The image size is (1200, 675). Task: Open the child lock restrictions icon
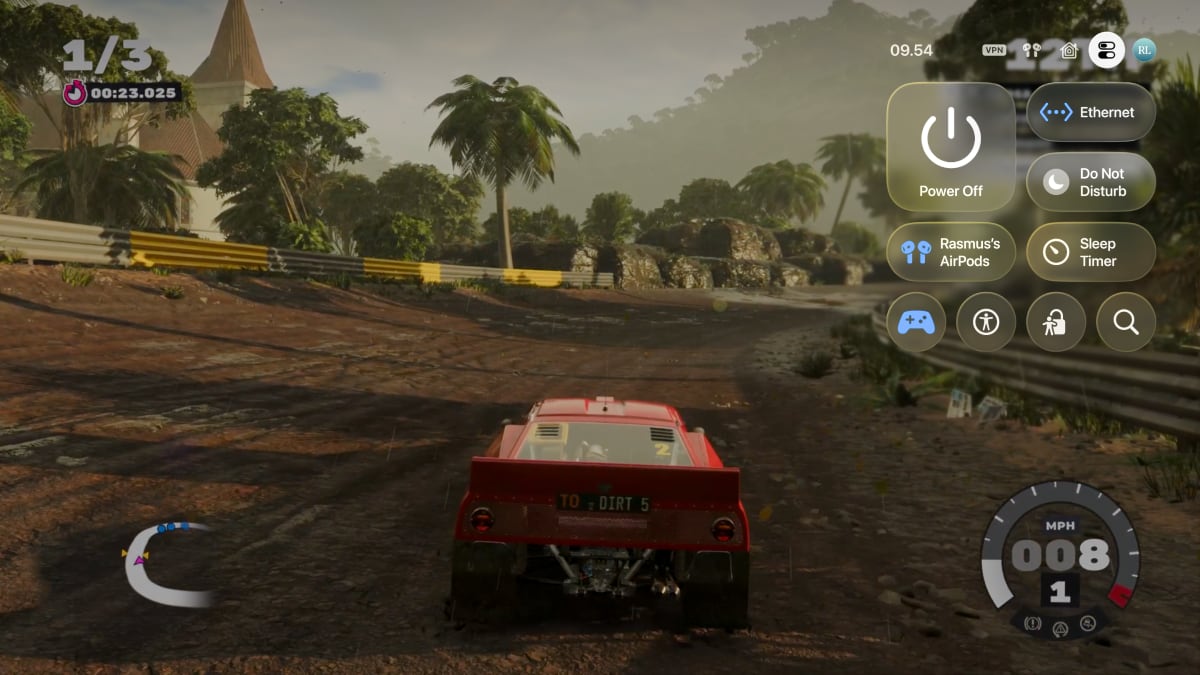(1056, 322)
